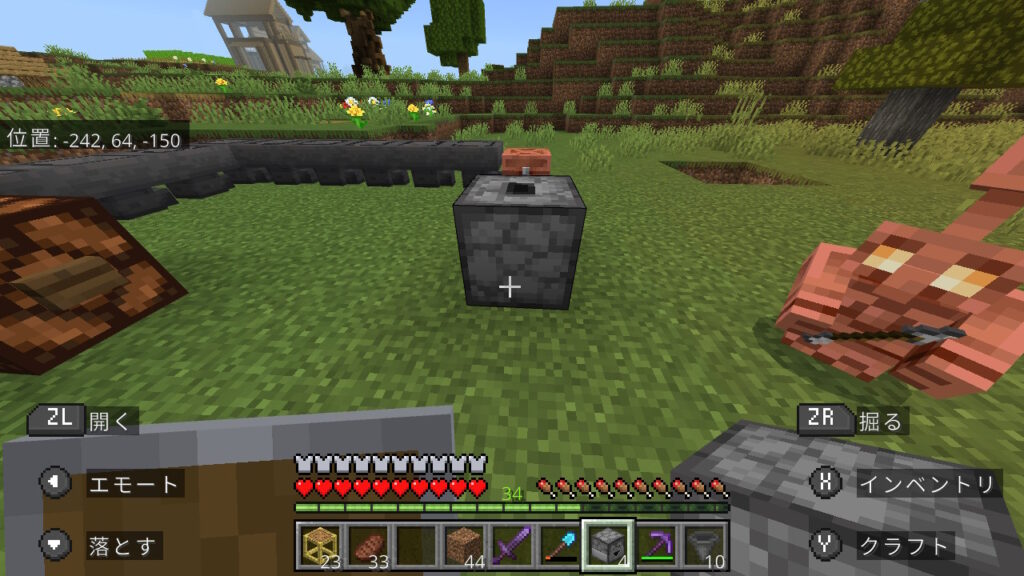Equip the enchanted purple sword
Viewport: 1024px width, 576px height.
click(510, 546)
